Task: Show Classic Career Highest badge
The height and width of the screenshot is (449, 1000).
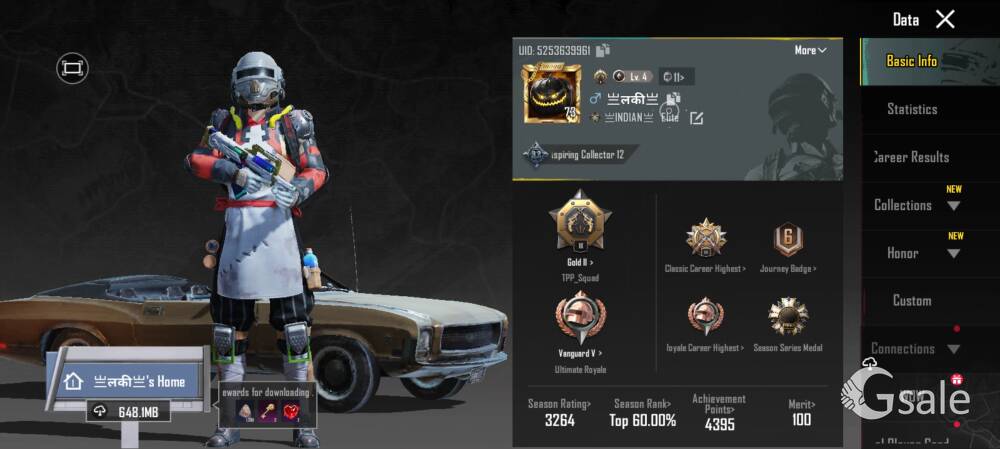Action: coord(705,238)
